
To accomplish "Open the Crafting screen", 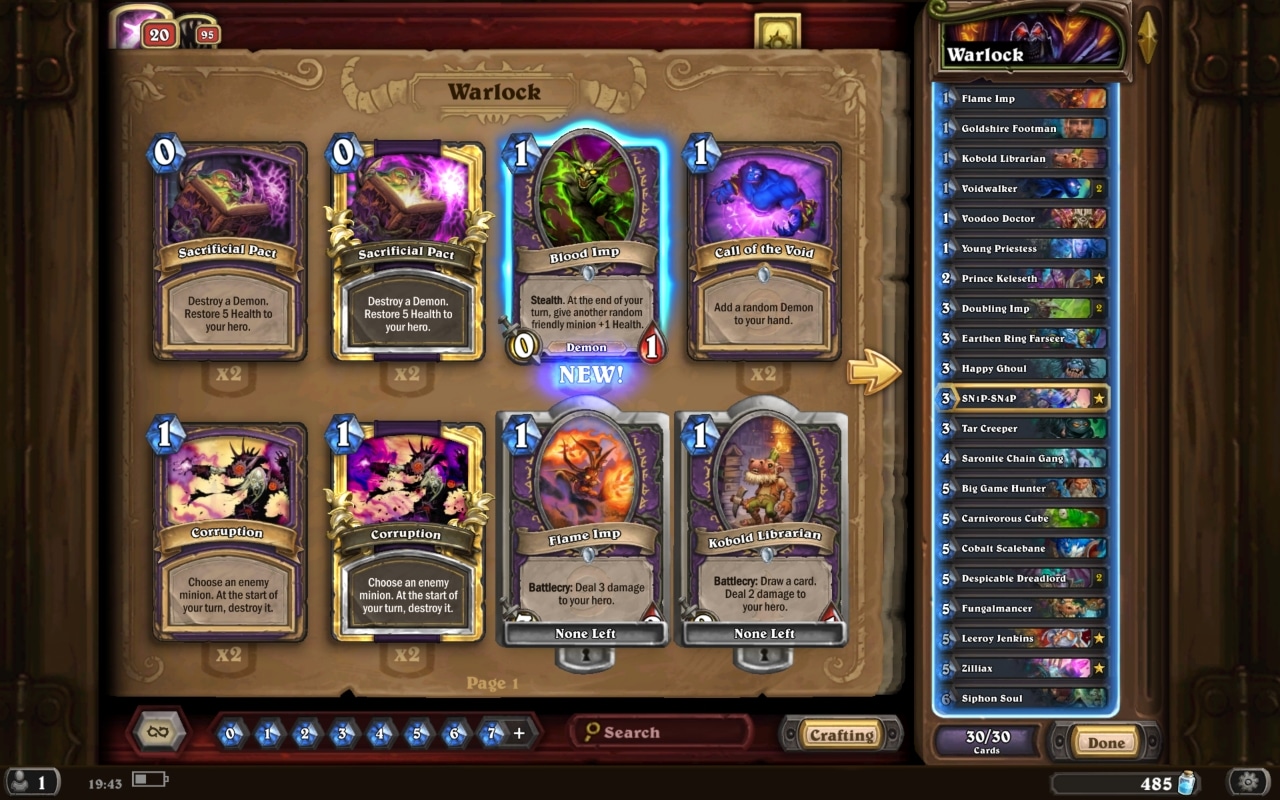I will click(x=841, y=732).
